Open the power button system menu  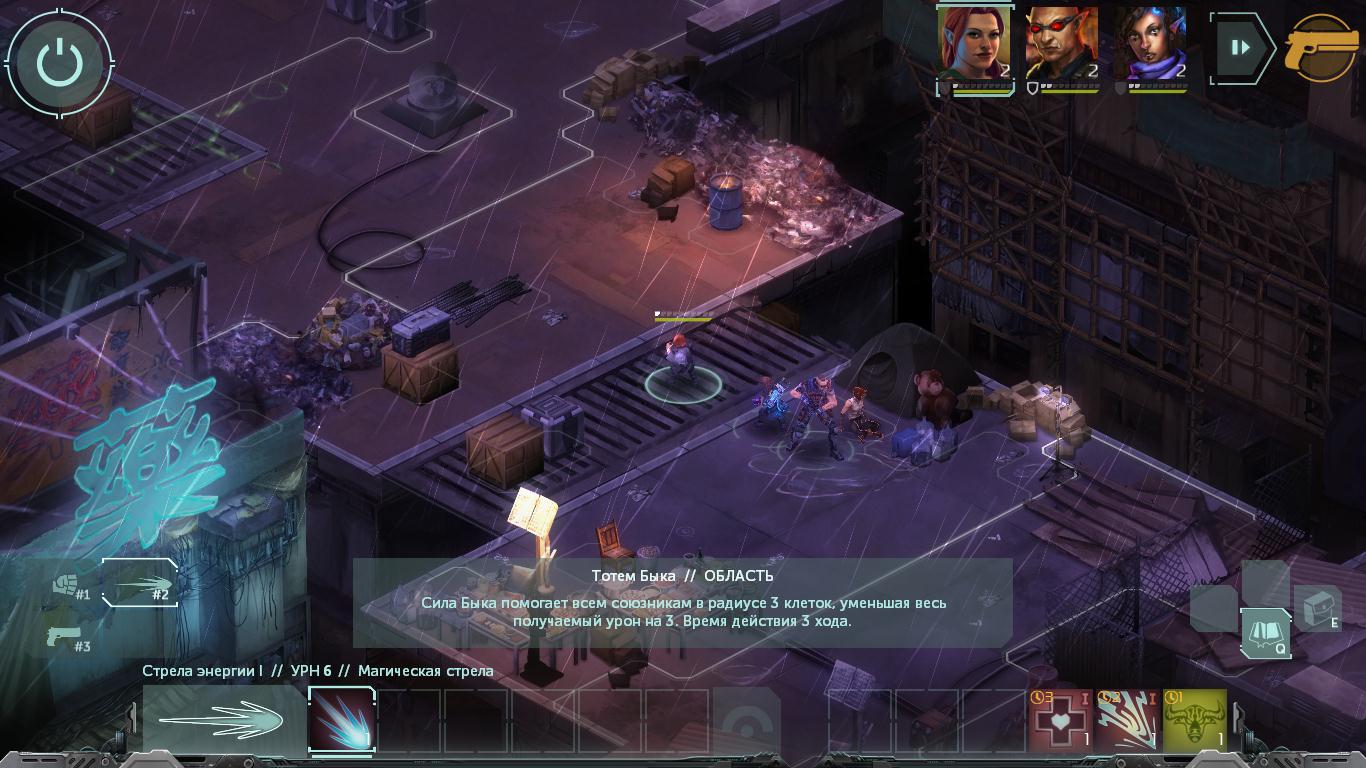59,62
